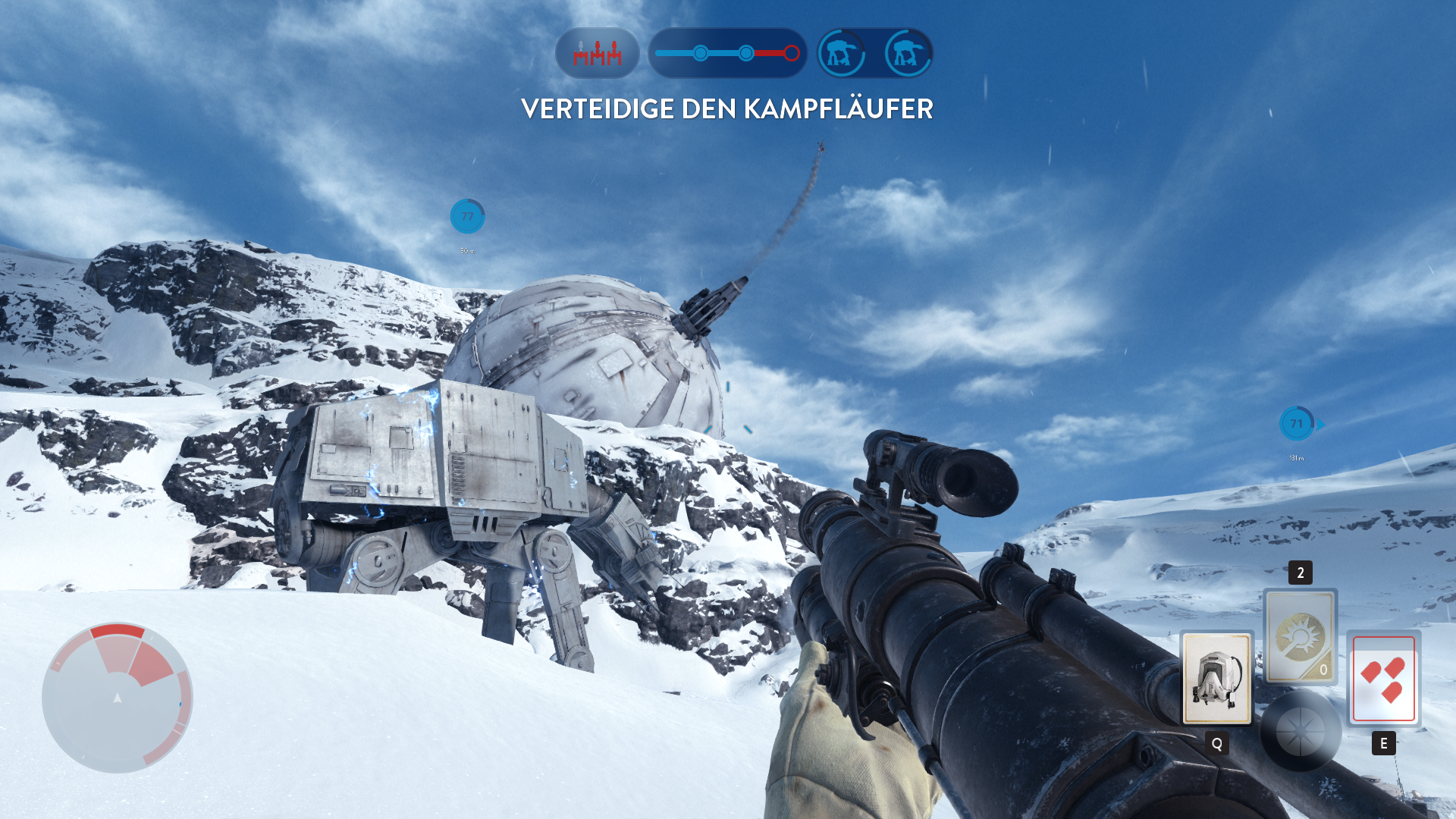1456x819 pixels.
Task: Click the grenade count badge showing 2
Action: pos(1299,574)
